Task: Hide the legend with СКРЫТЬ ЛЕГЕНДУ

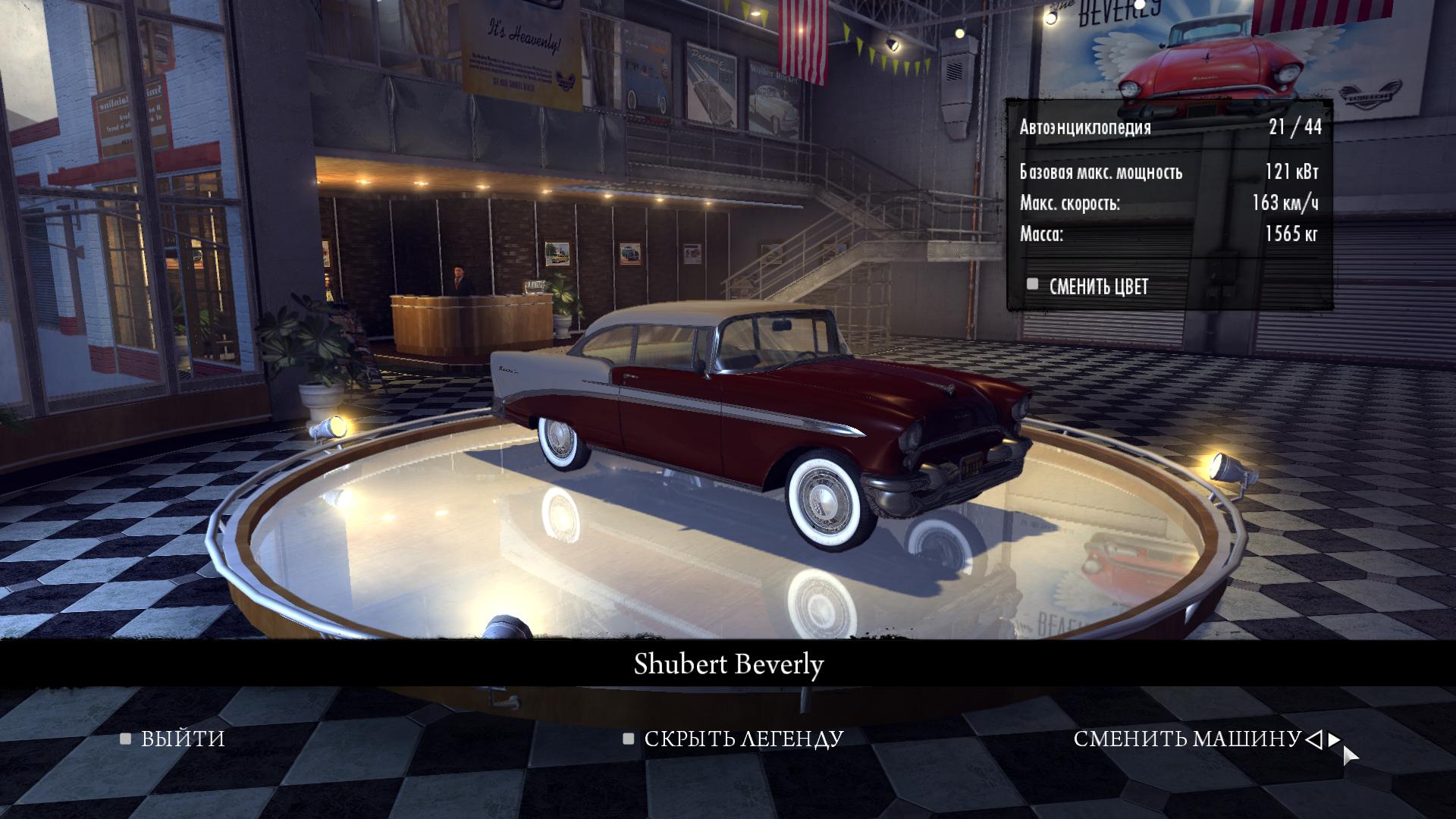Action: [x=742, y=739]
